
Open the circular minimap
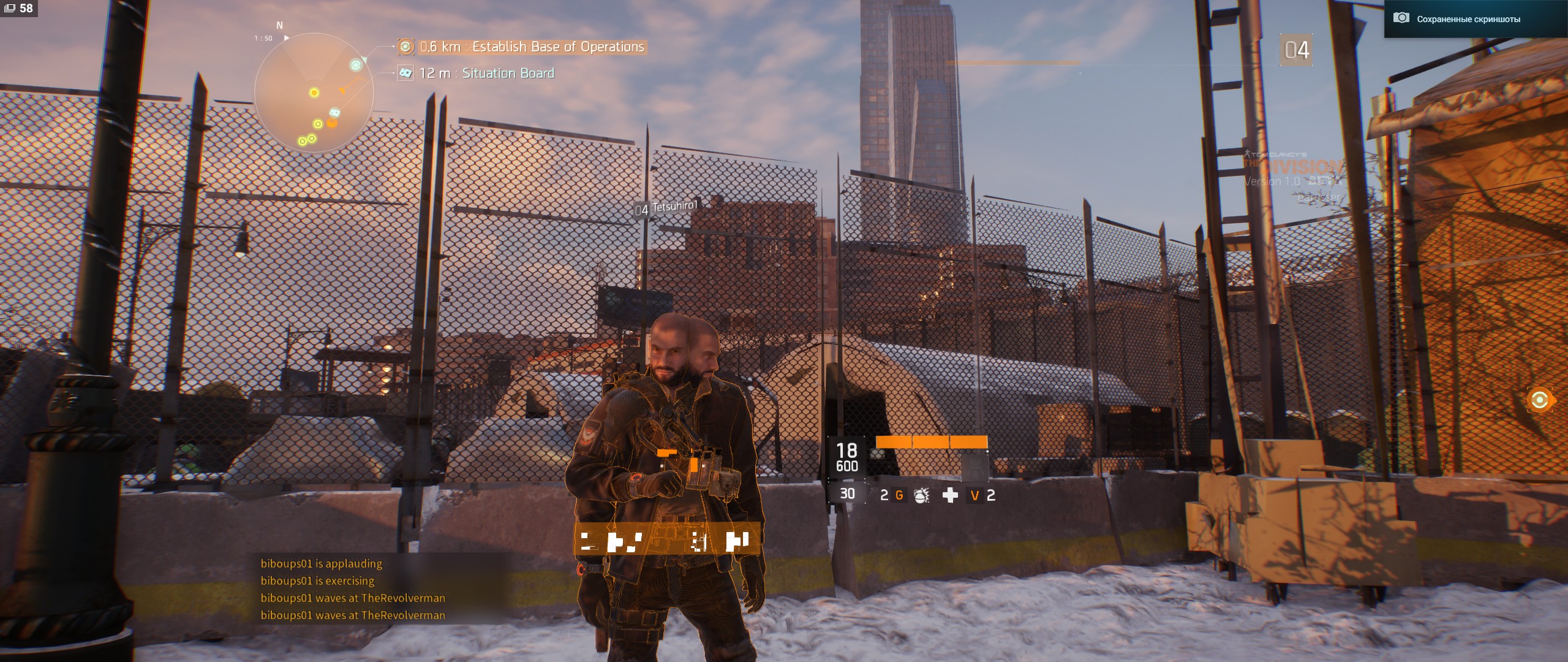point(314,93)
